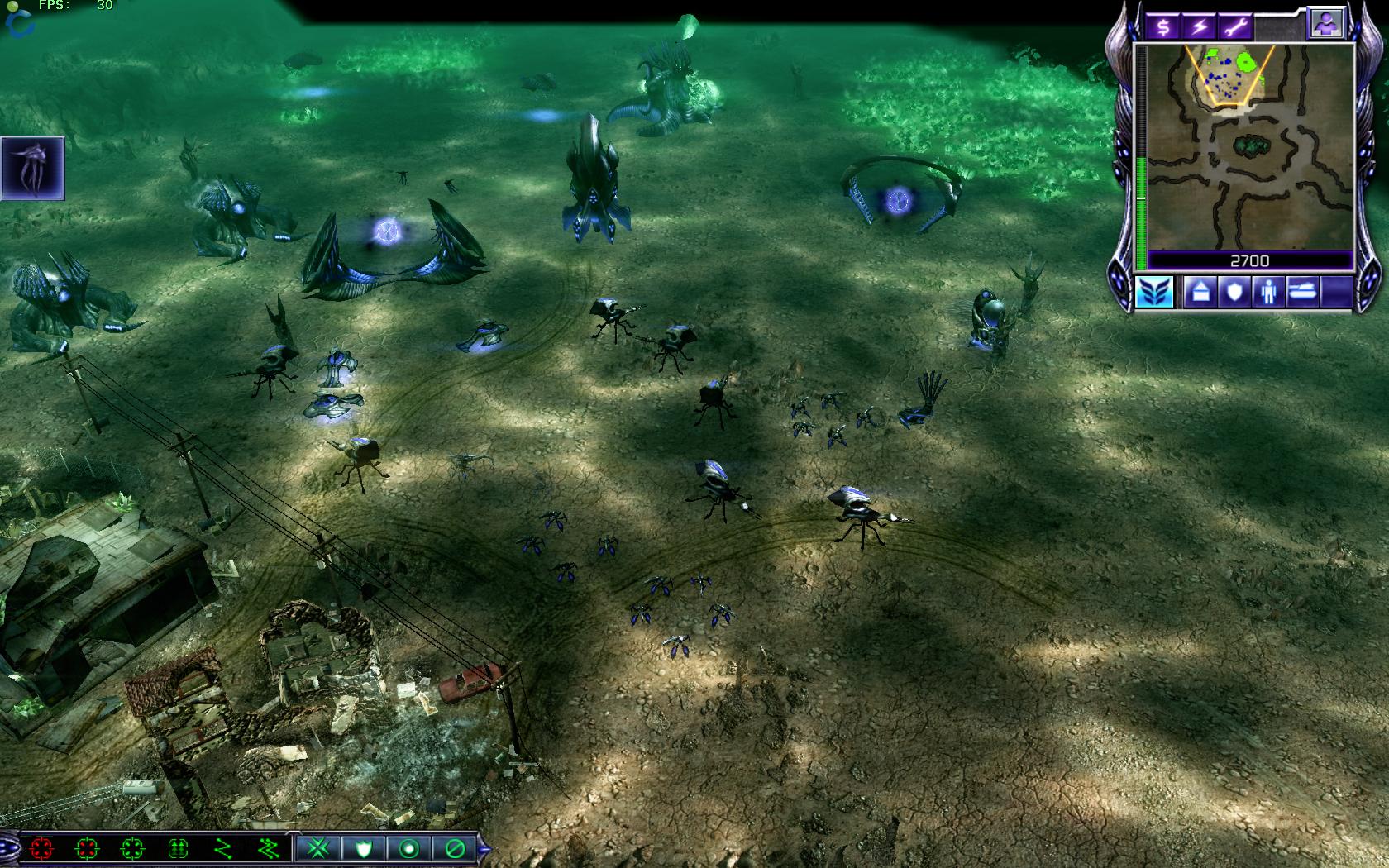Click the sell structure dollar button
Image resolution: width=1389 pixels, height=868 pixels.
point(1162,26)
